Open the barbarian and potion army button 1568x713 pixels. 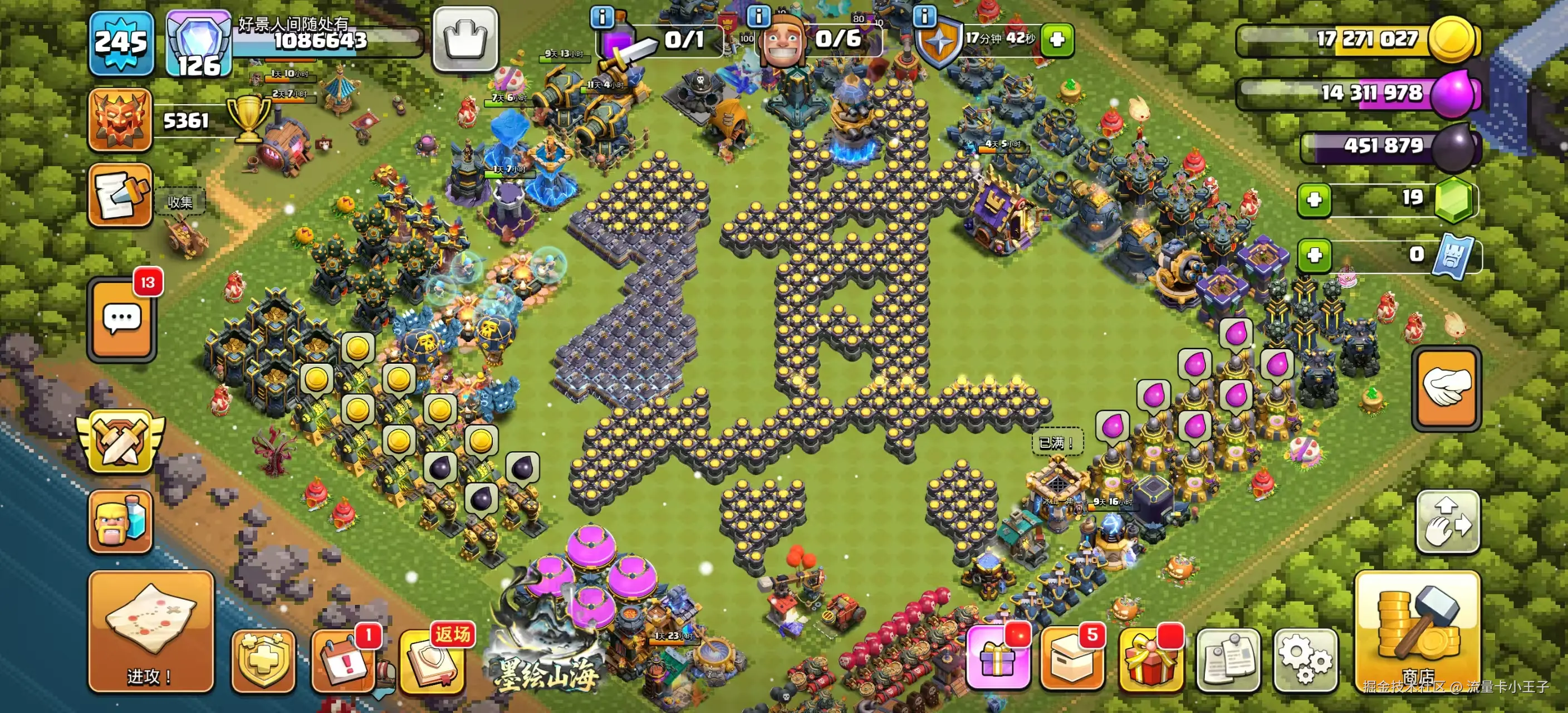120,521
